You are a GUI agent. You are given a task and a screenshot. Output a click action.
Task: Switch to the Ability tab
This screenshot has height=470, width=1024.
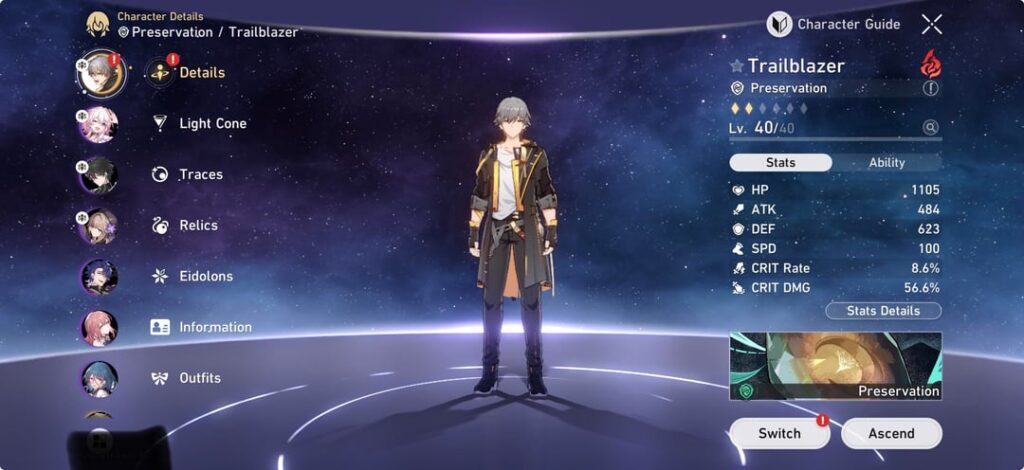[886, 163]
